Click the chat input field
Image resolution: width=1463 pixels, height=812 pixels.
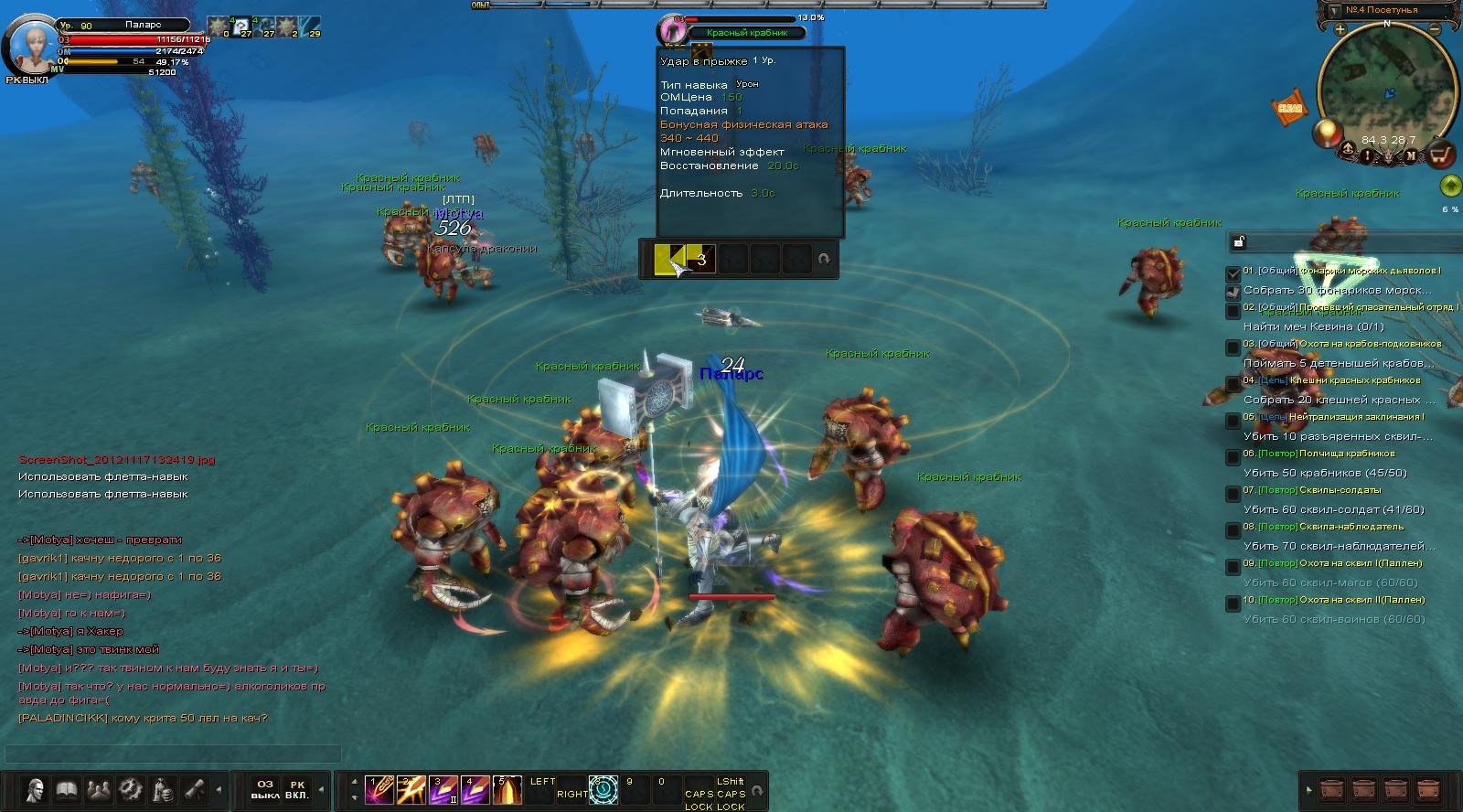(x=174, y=753)
